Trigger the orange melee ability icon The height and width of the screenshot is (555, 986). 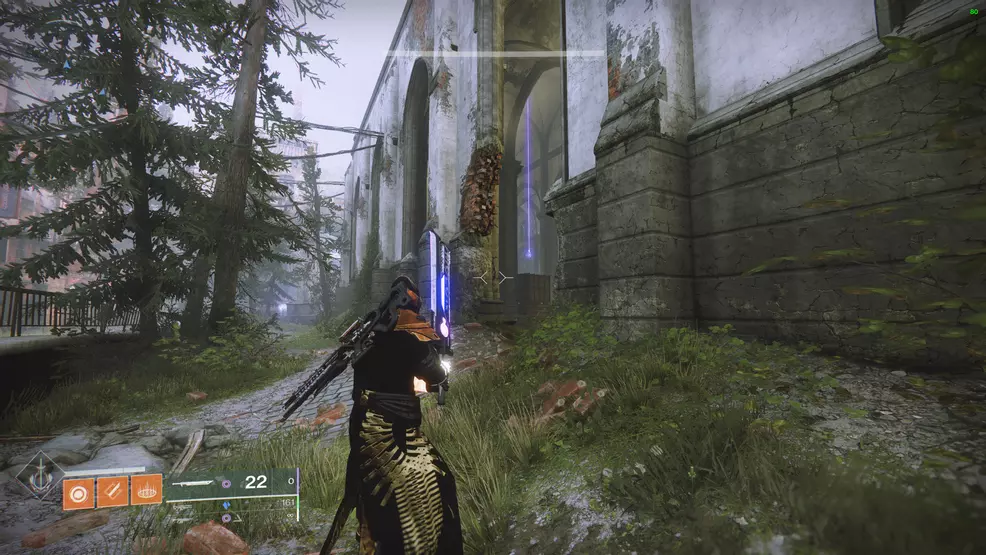112,491
